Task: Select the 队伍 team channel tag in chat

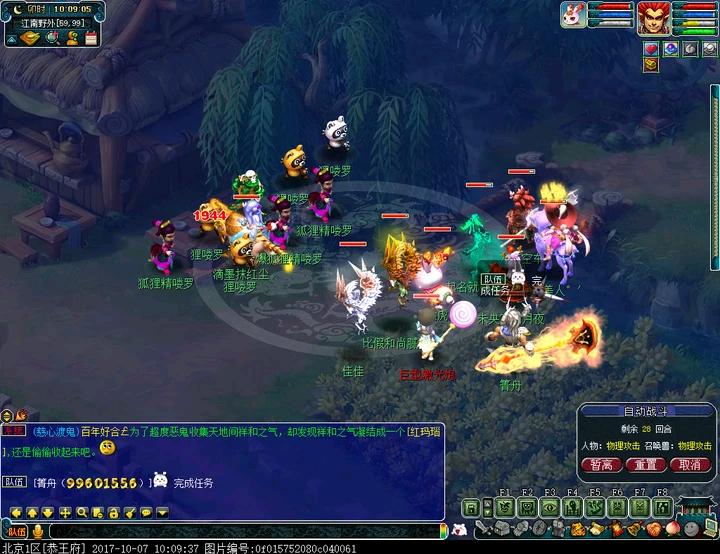Action: click(15, 482)
